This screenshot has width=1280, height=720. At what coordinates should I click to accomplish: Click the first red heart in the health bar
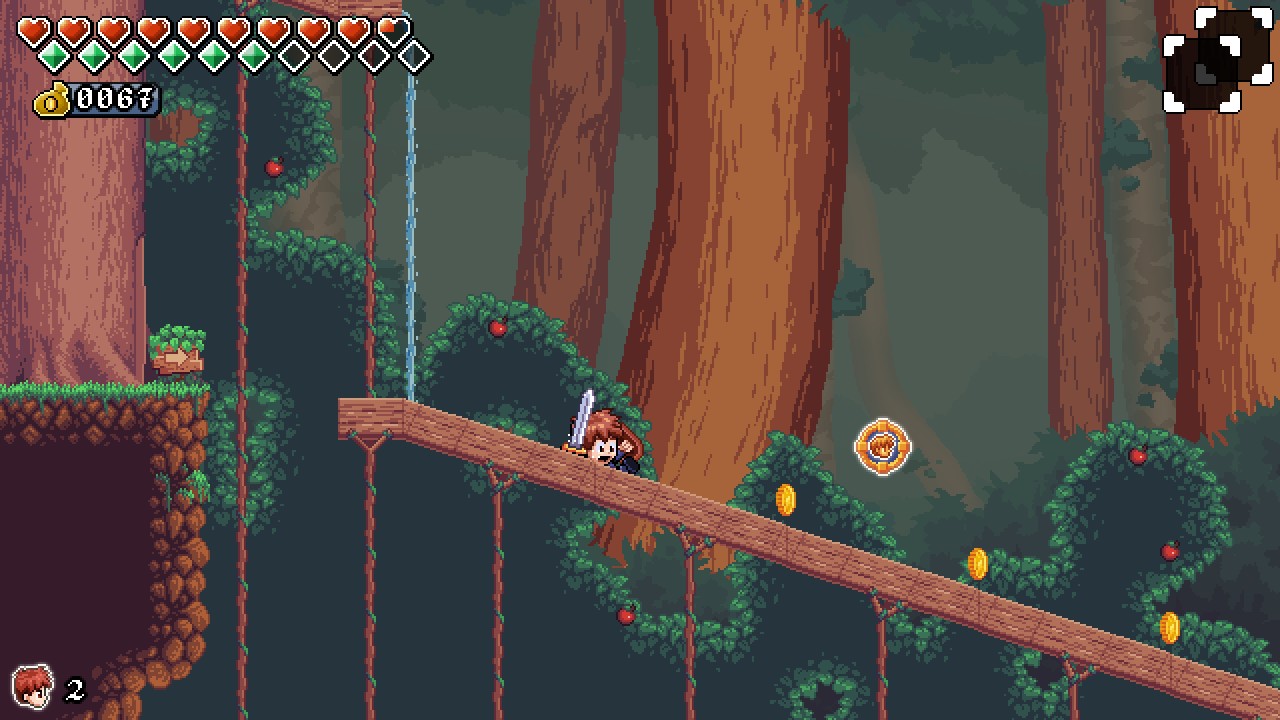[x=31, y=28]
